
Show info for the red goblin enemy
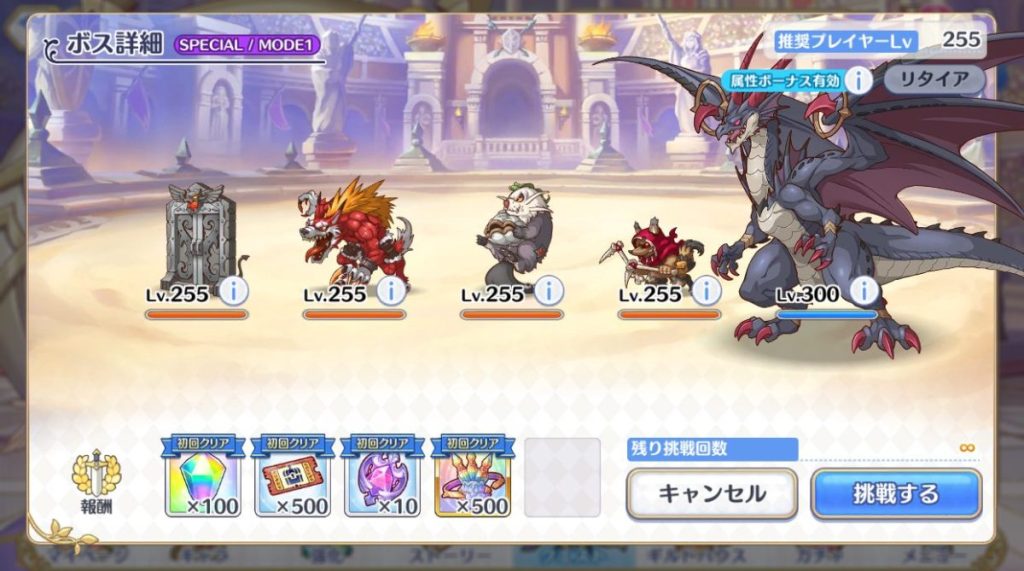pos(707,291)
